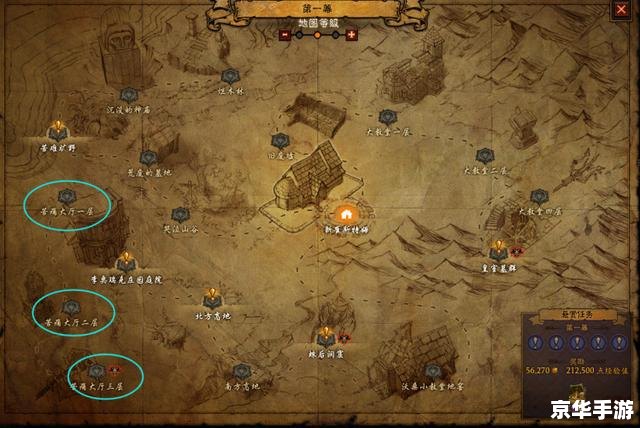Travel to the 南方高地 waypoint
640x428 pixels.
pos(241,371)
